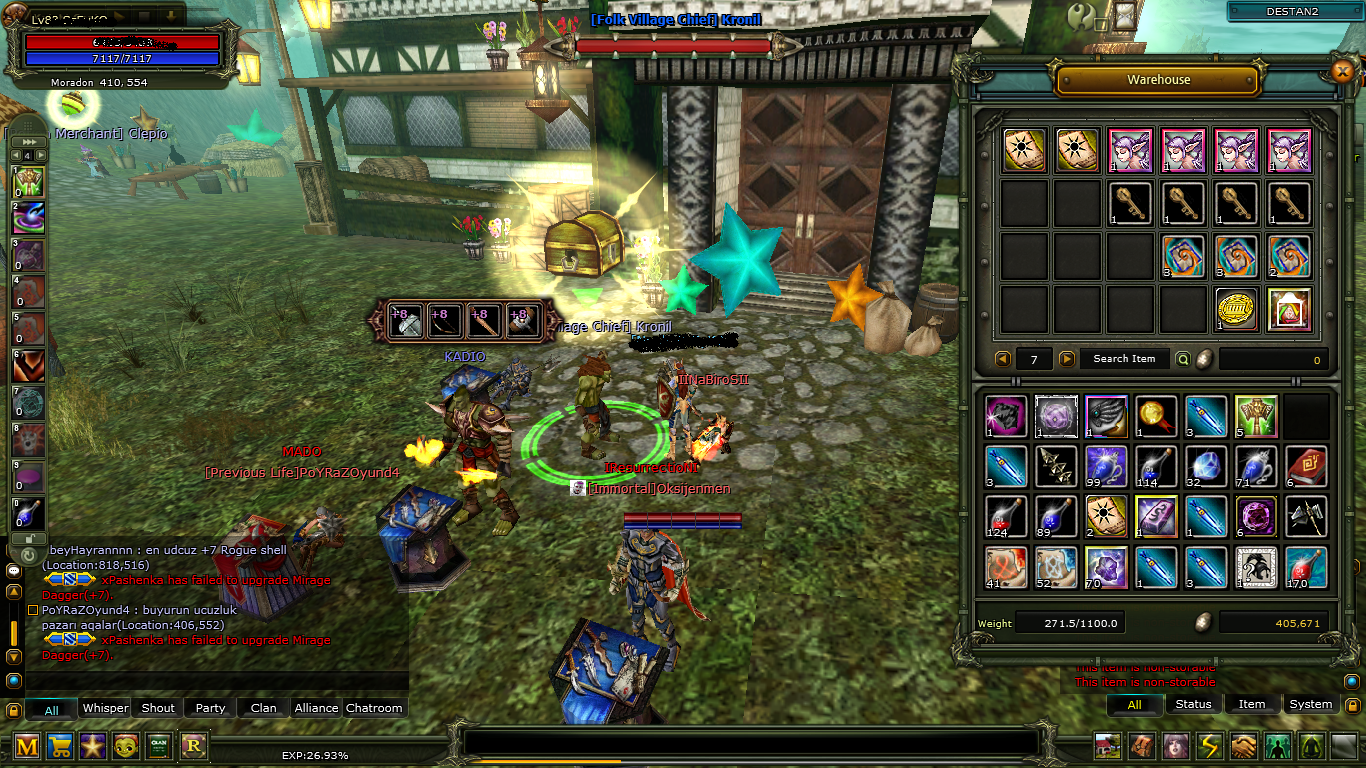Open the inventory bag icon
The width and height of the screenshot is (1366, 768).
point(1140,746)
